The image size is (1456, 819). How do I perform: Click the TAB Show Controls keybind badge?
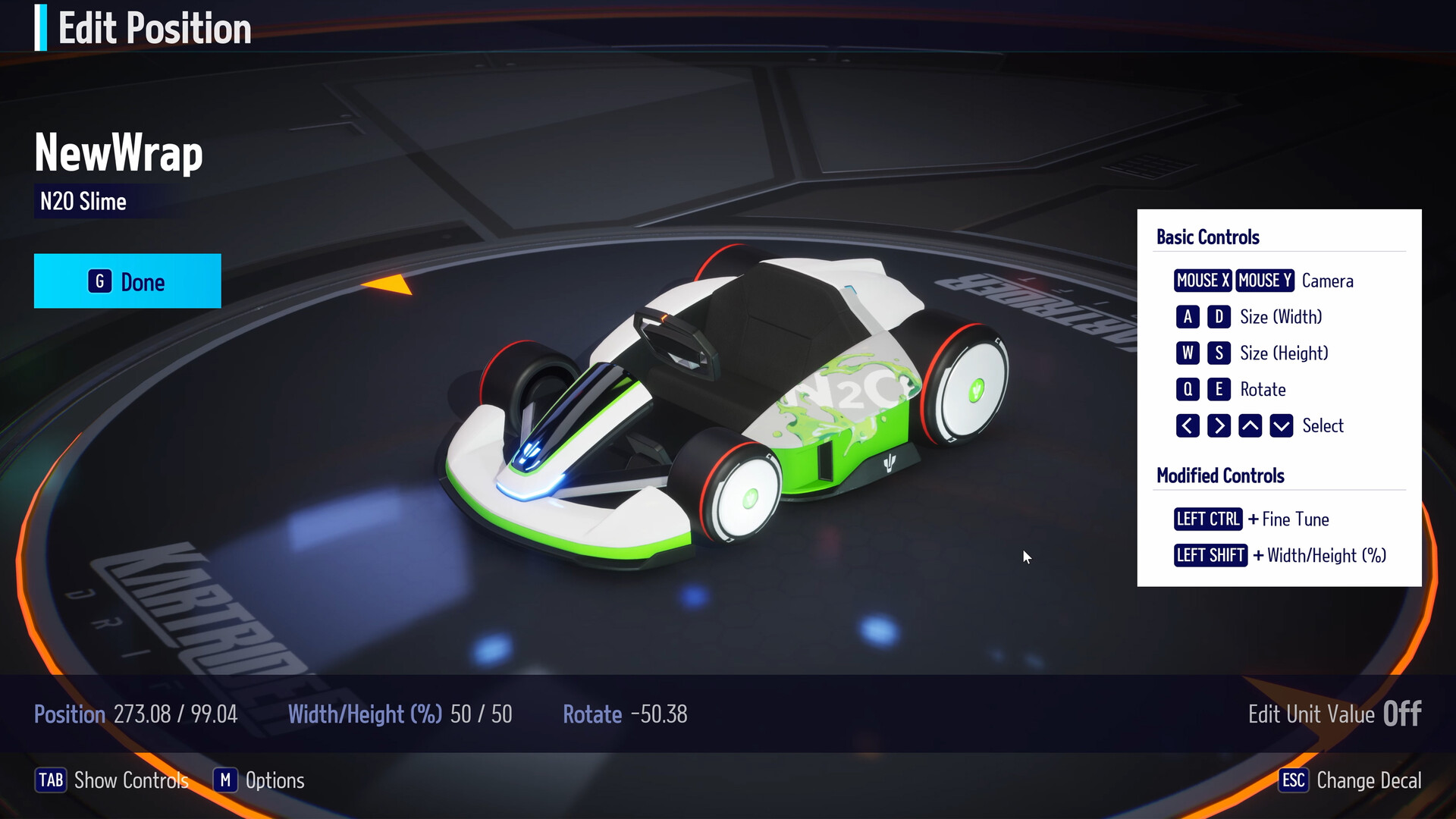point(52,780)
